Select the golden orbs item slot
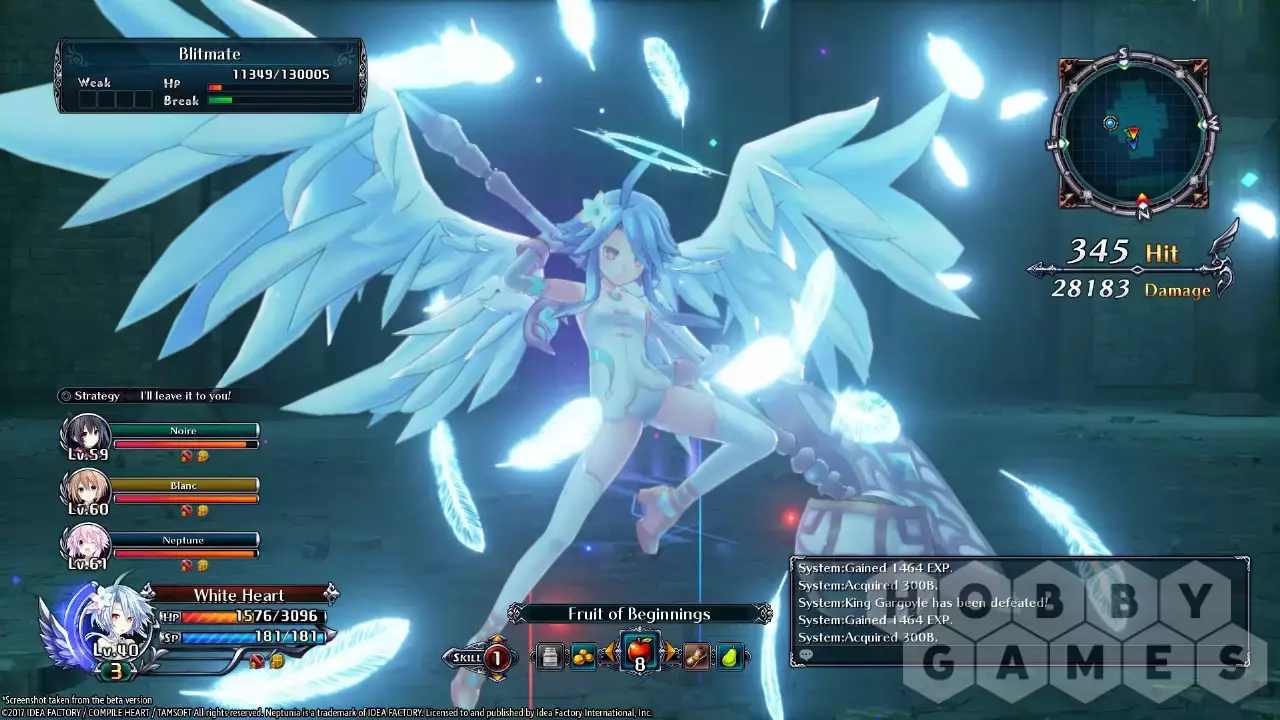The width and height of the screenshot is (1280, 720). 582,657
